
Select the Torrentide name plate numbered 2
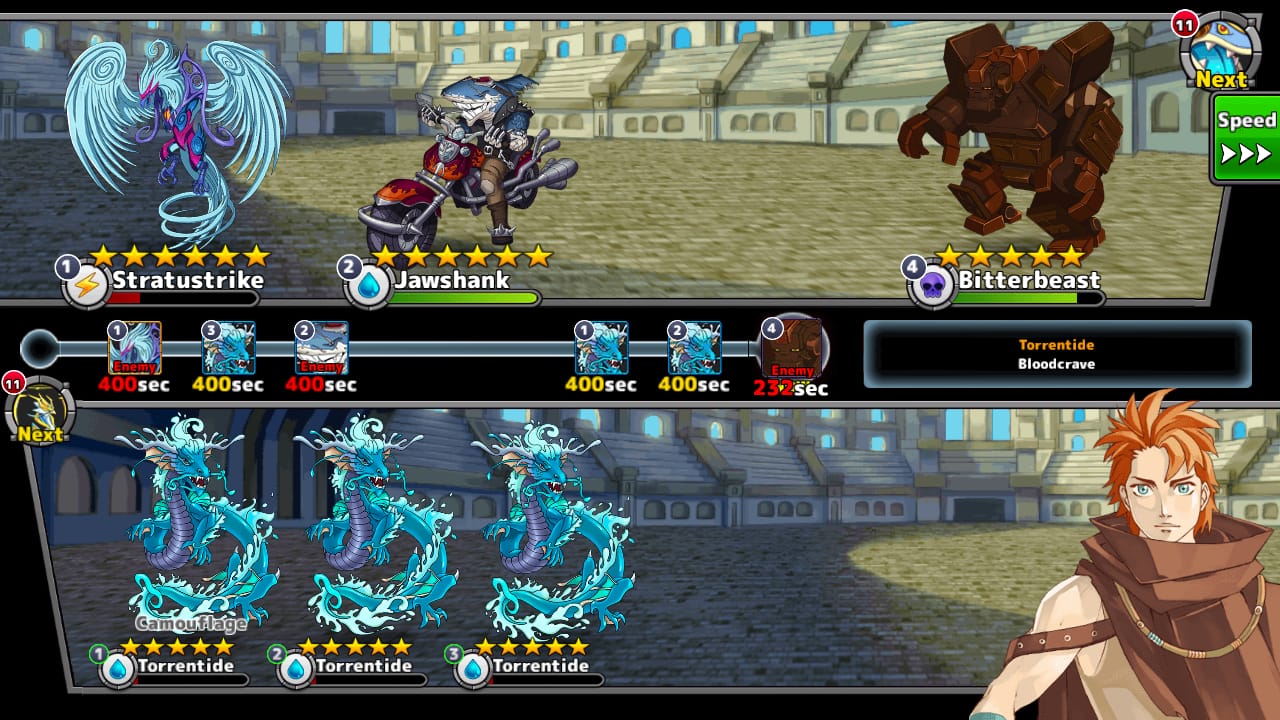click(363, 666)
